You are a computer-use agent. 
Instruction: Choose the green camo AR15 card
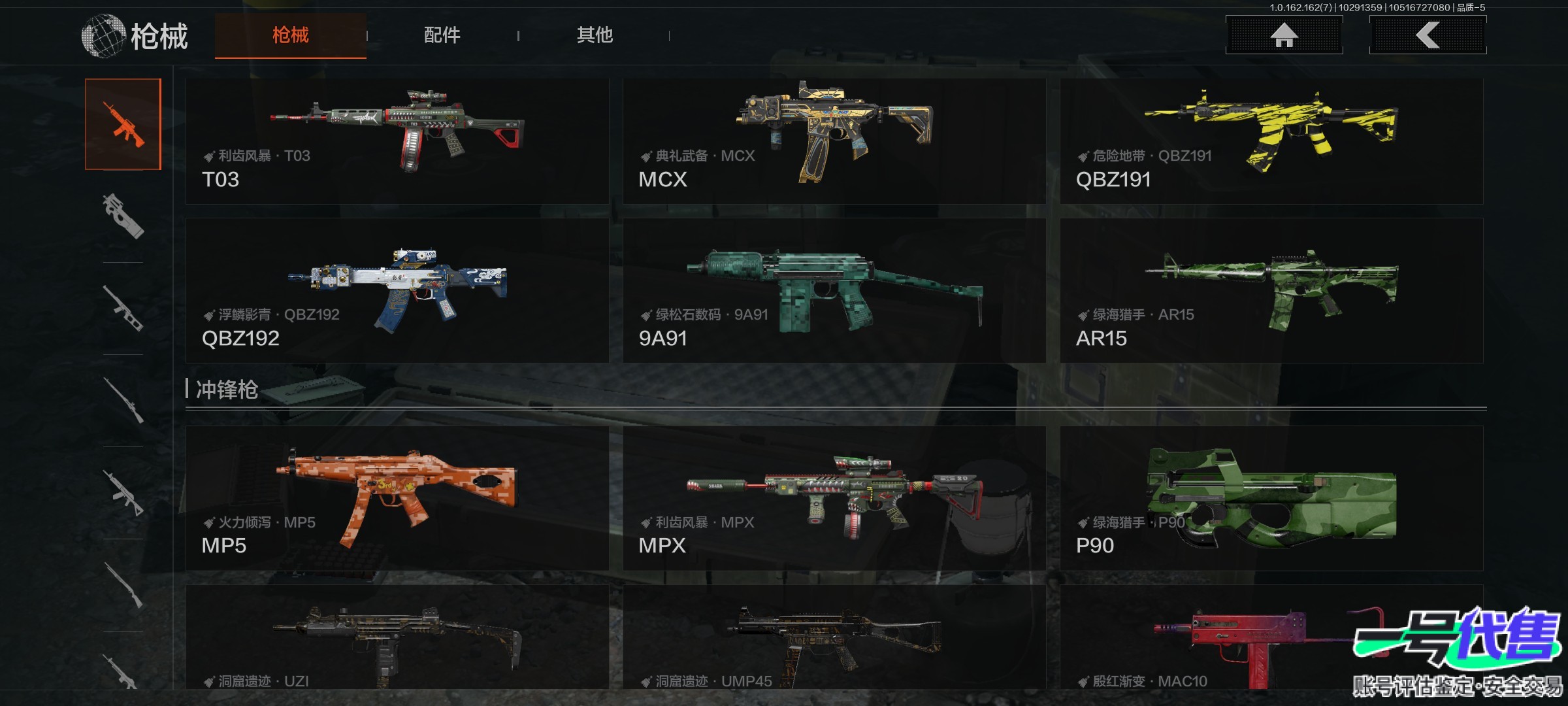pos(1271,291)
